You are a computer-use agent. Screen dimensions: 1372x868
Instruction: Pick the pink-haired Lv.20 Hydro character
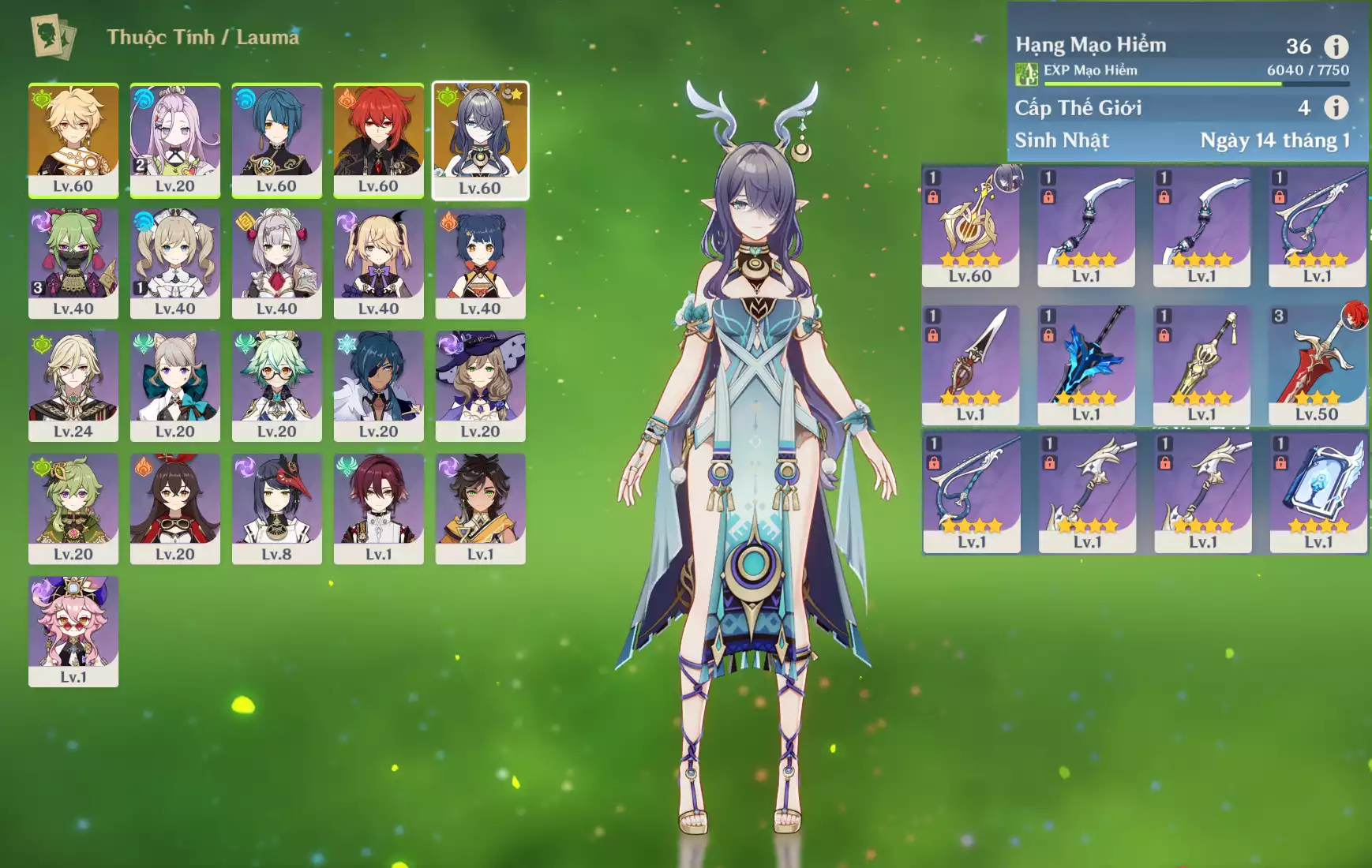pos(174,139)
